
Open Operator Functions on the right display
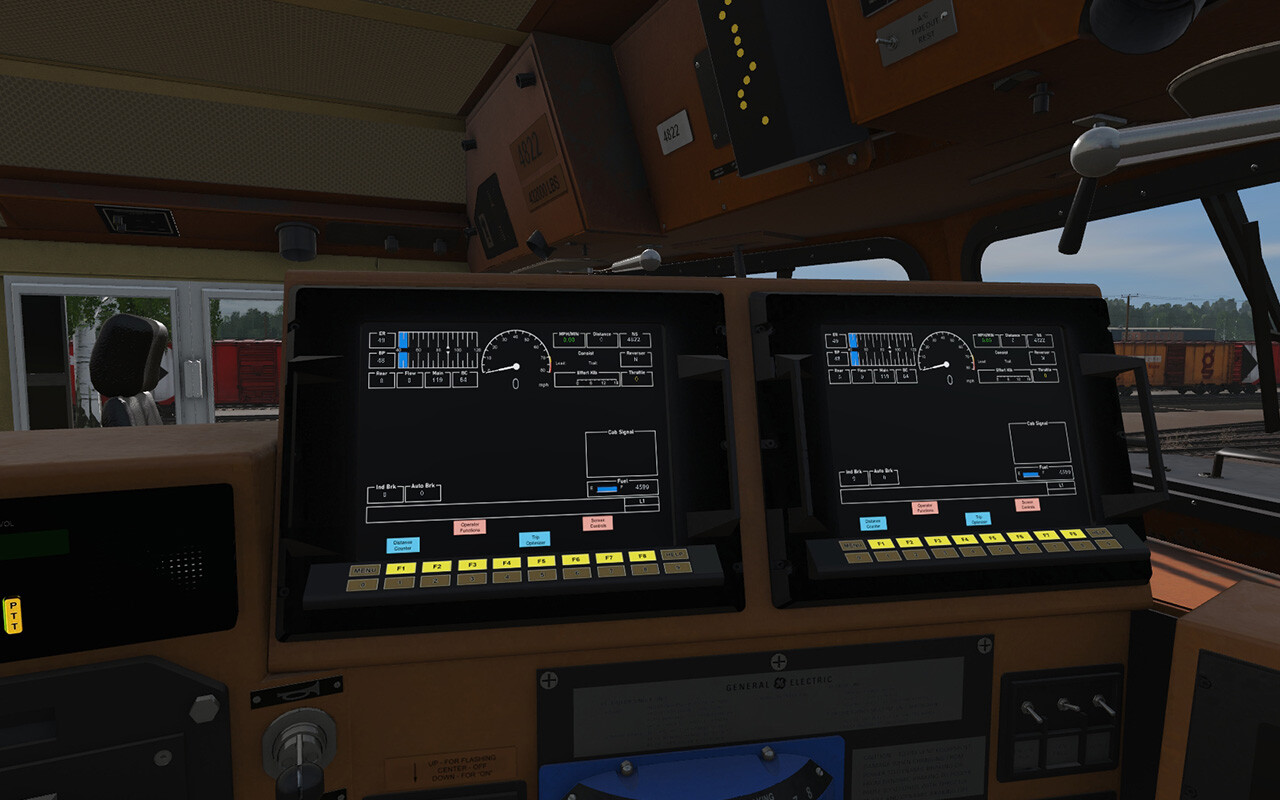point(925,508)
